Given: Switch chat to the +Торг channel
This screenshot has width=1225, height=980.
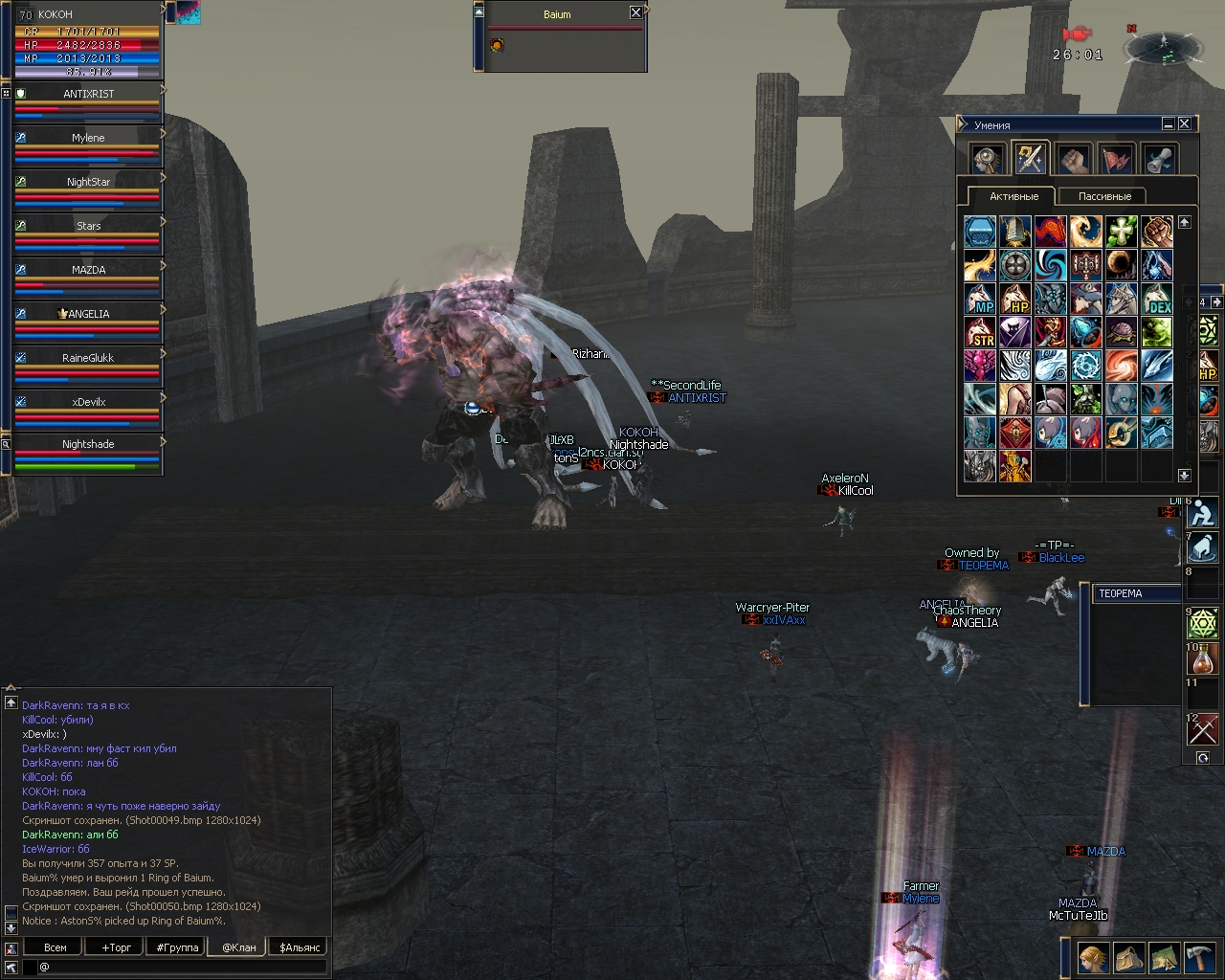Looking at the screenshot, I should click(116, 947).
